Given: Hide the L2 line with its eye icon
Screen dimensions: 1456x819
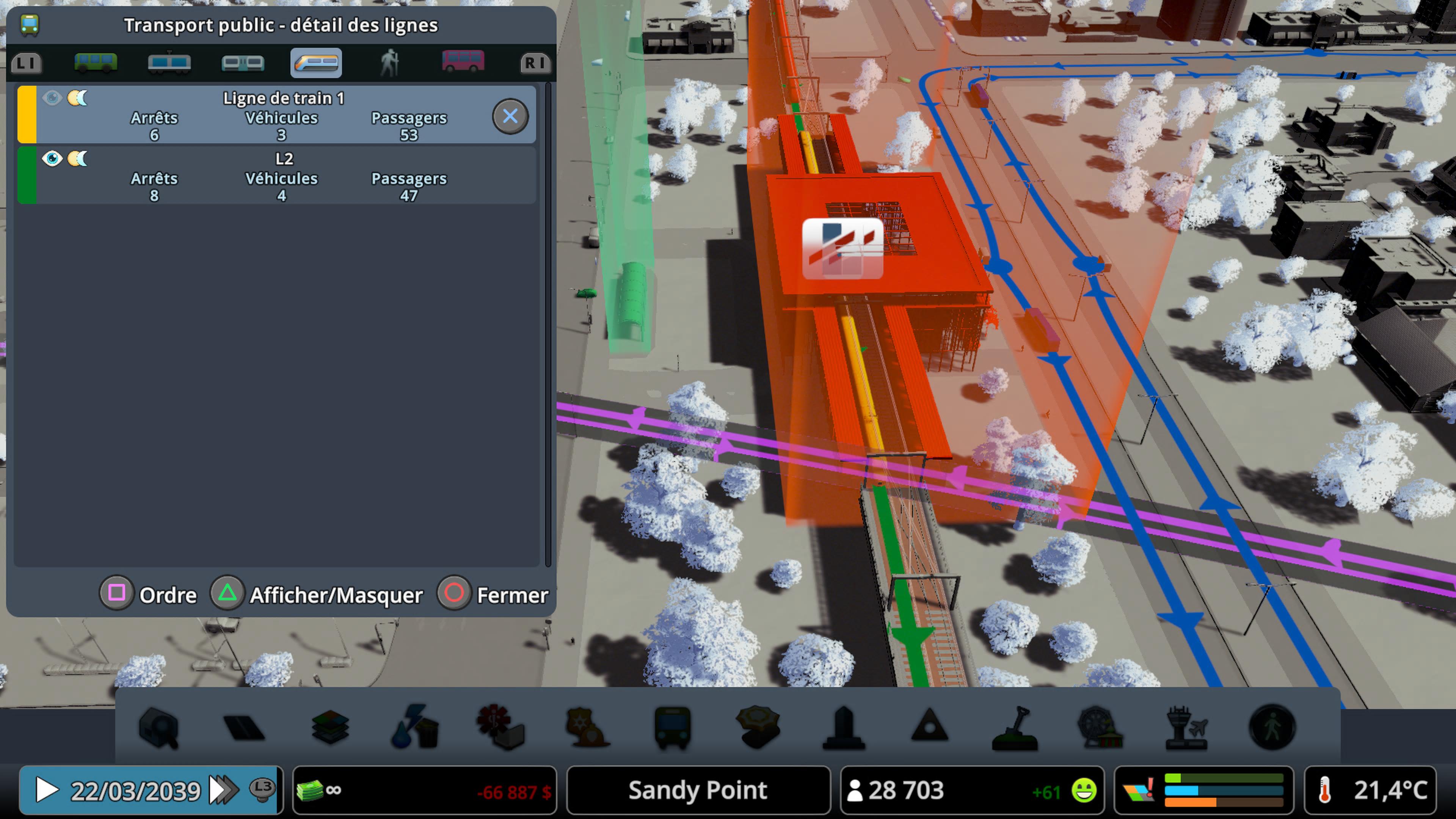Looking at the screenshot, I should click(x=53, y=159).
